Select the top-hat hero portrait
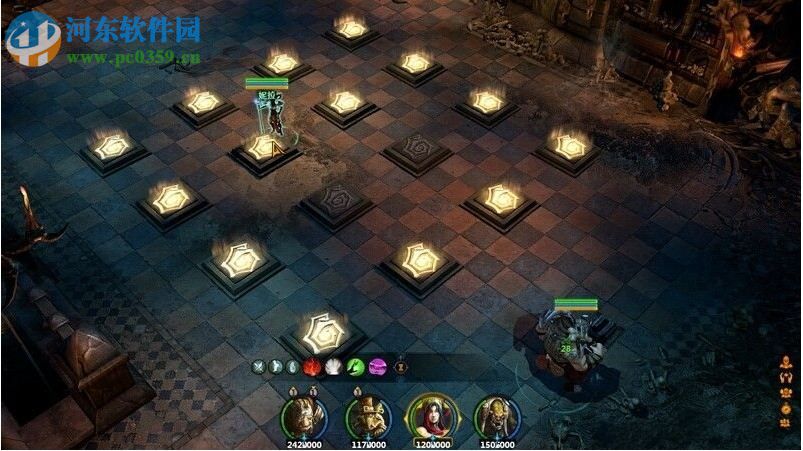 tap(365, 416)
